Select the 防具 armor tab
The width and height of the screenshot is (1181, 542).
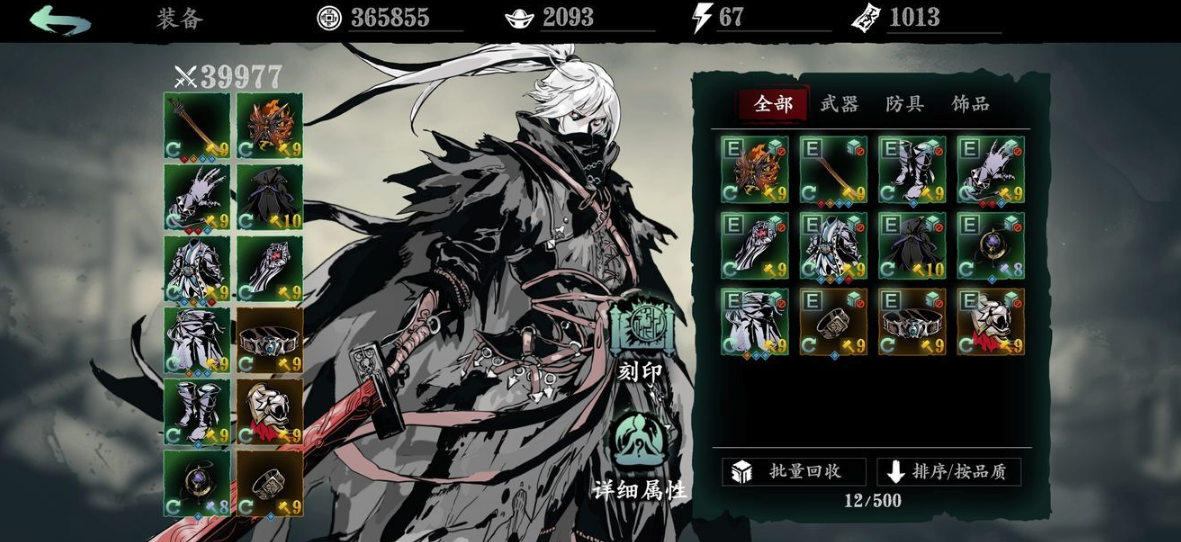904,104
